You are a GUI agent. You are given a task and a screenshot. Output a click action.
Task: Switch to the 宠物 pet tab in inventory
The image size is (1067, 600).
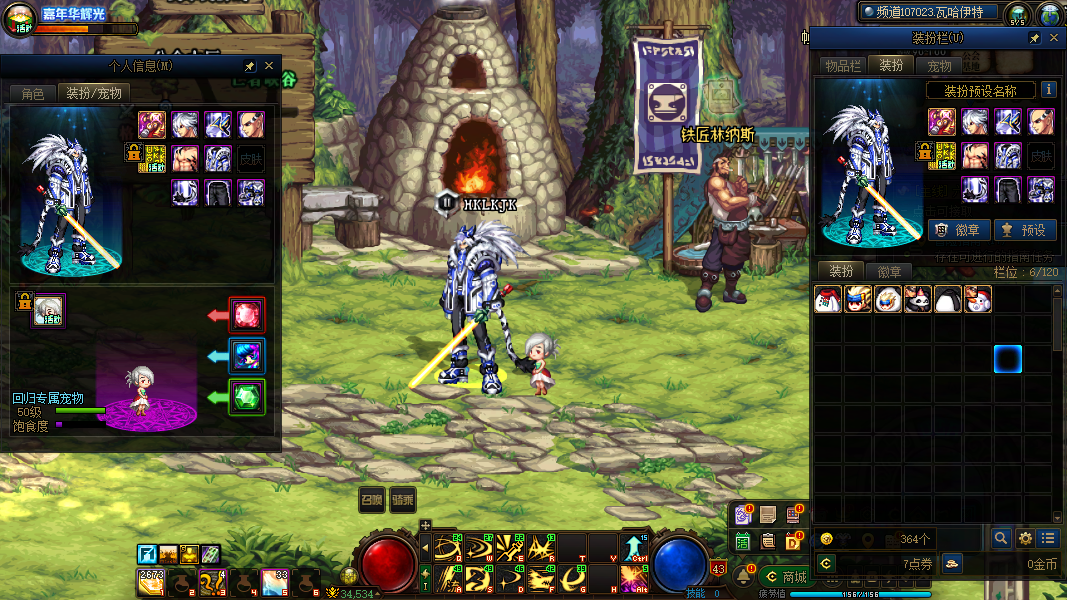click(x=940, y=65)
